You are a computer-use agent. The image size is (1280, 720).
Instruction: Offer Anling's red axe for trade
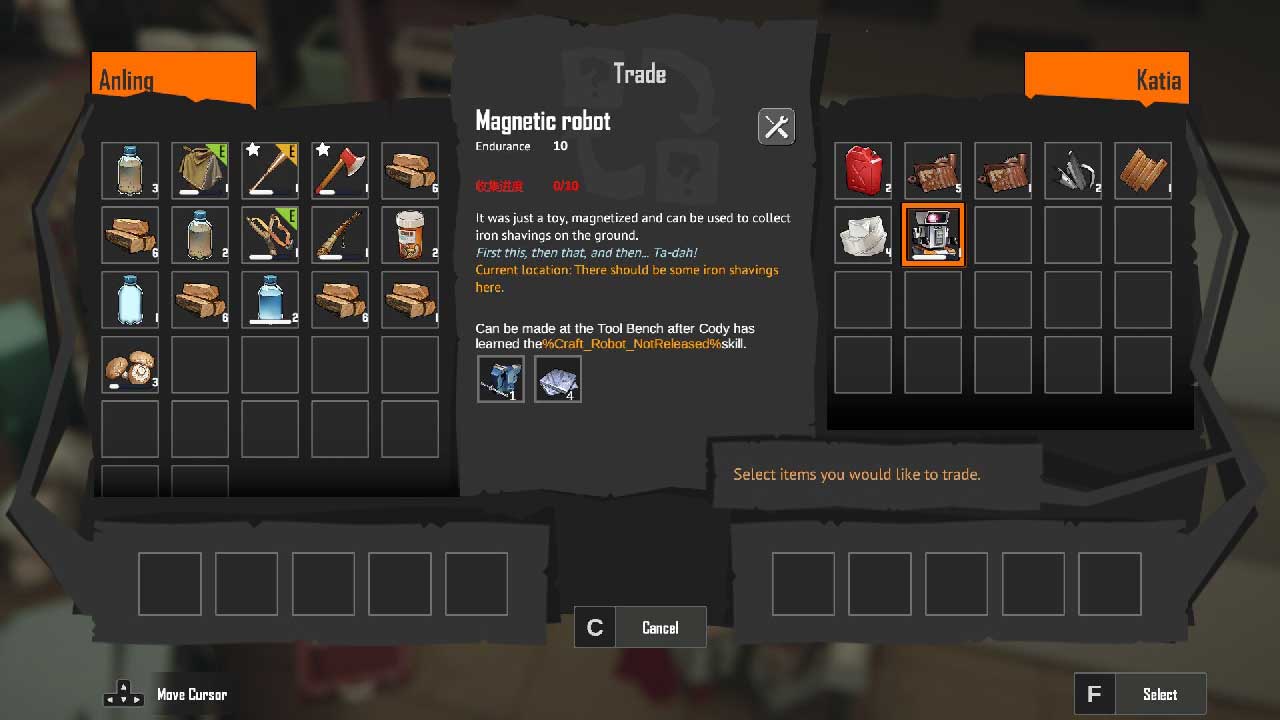[340, 171]
